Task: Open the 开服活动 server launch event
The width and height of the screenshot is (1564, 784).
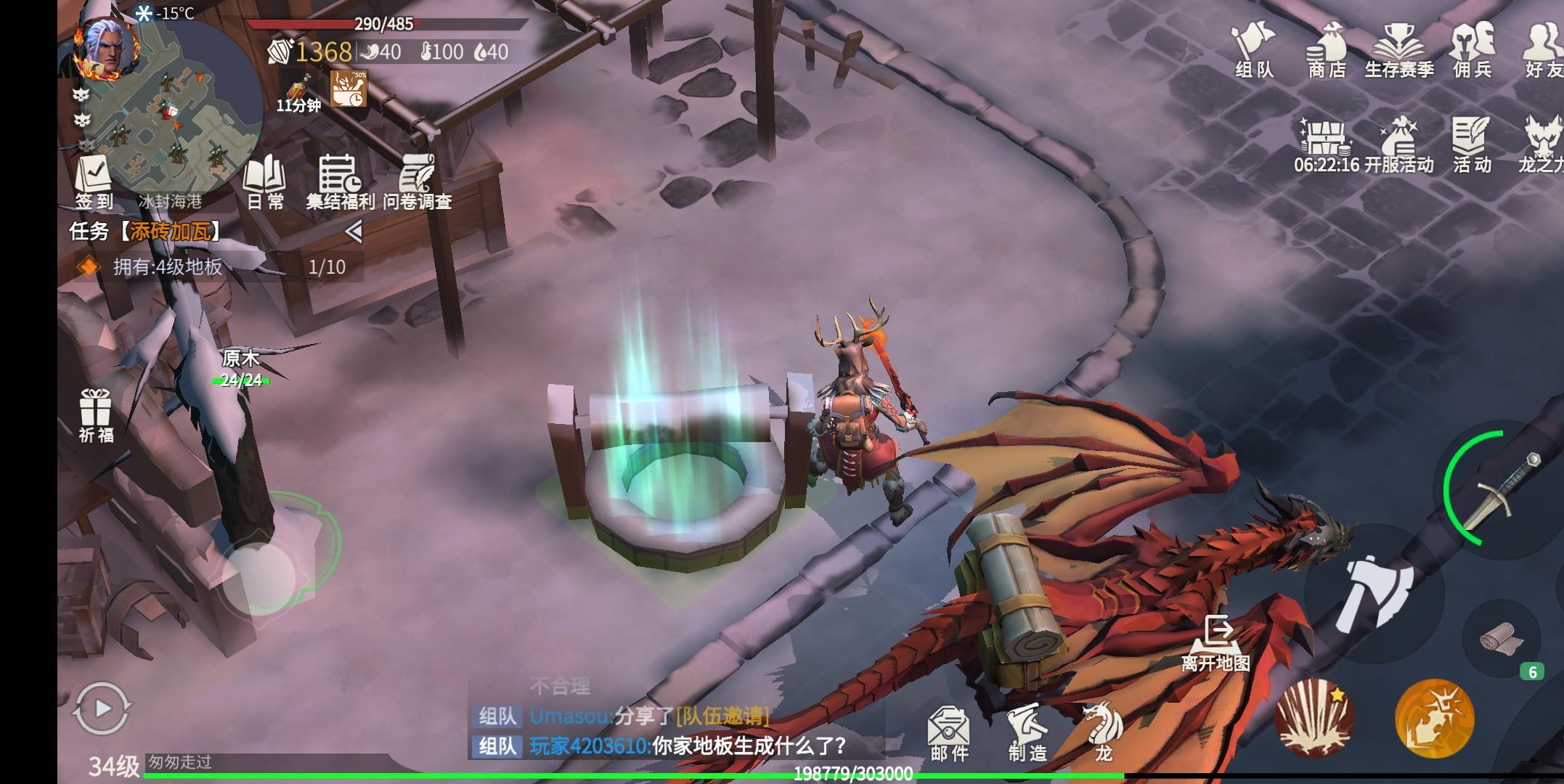Action: pos(1398,144)
